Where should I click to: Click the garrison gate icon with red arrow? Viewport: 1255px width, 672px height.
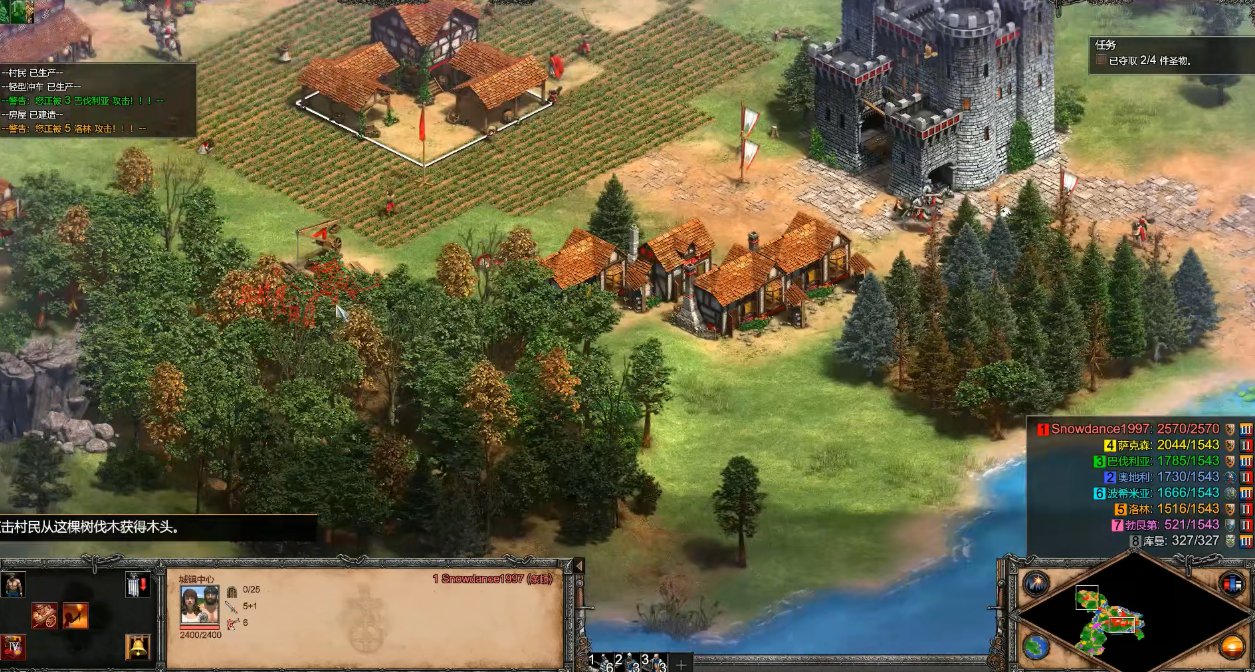coord(137,586)
